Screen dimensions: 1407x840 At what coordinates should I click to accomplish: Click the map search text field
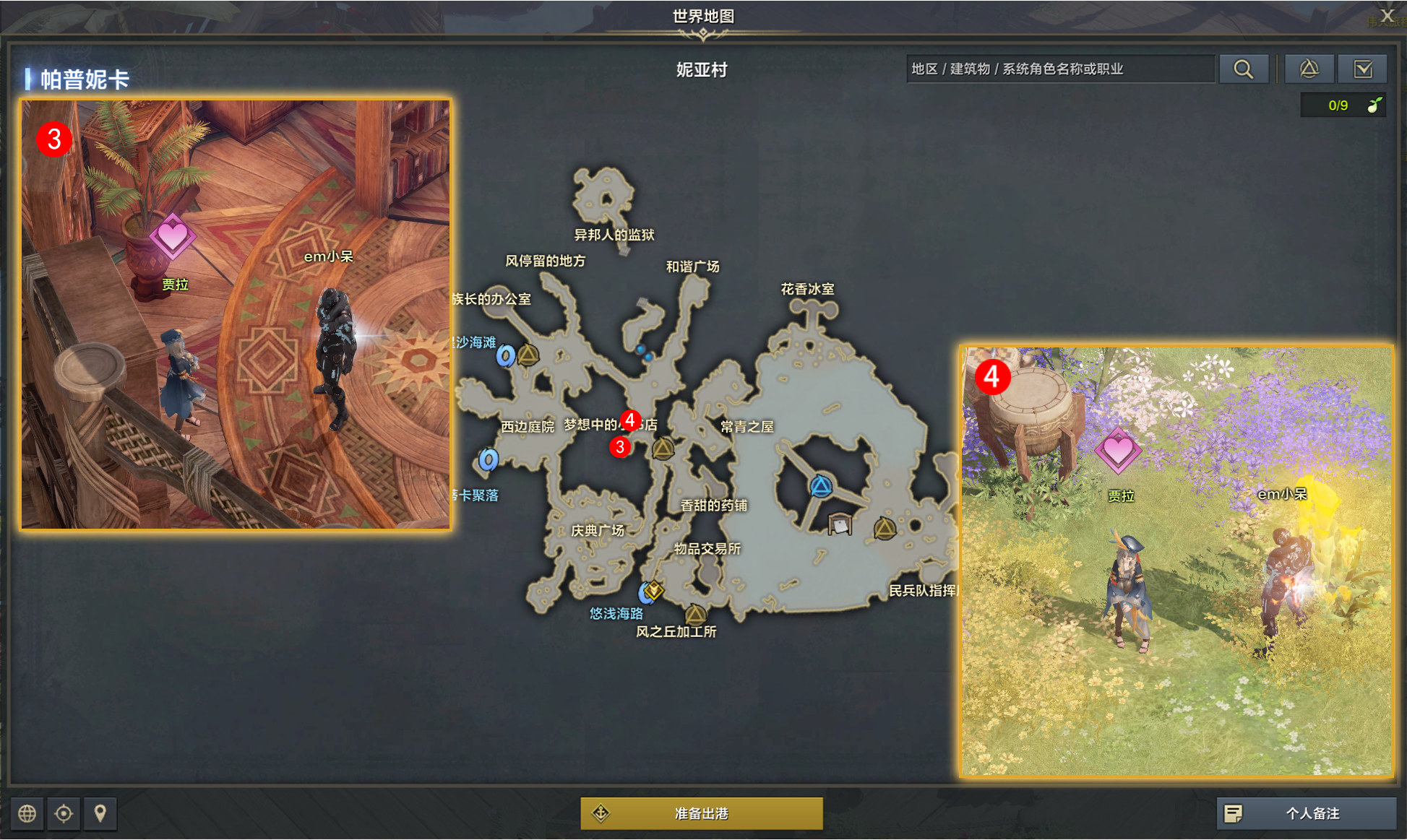(x=1059, y=69)
